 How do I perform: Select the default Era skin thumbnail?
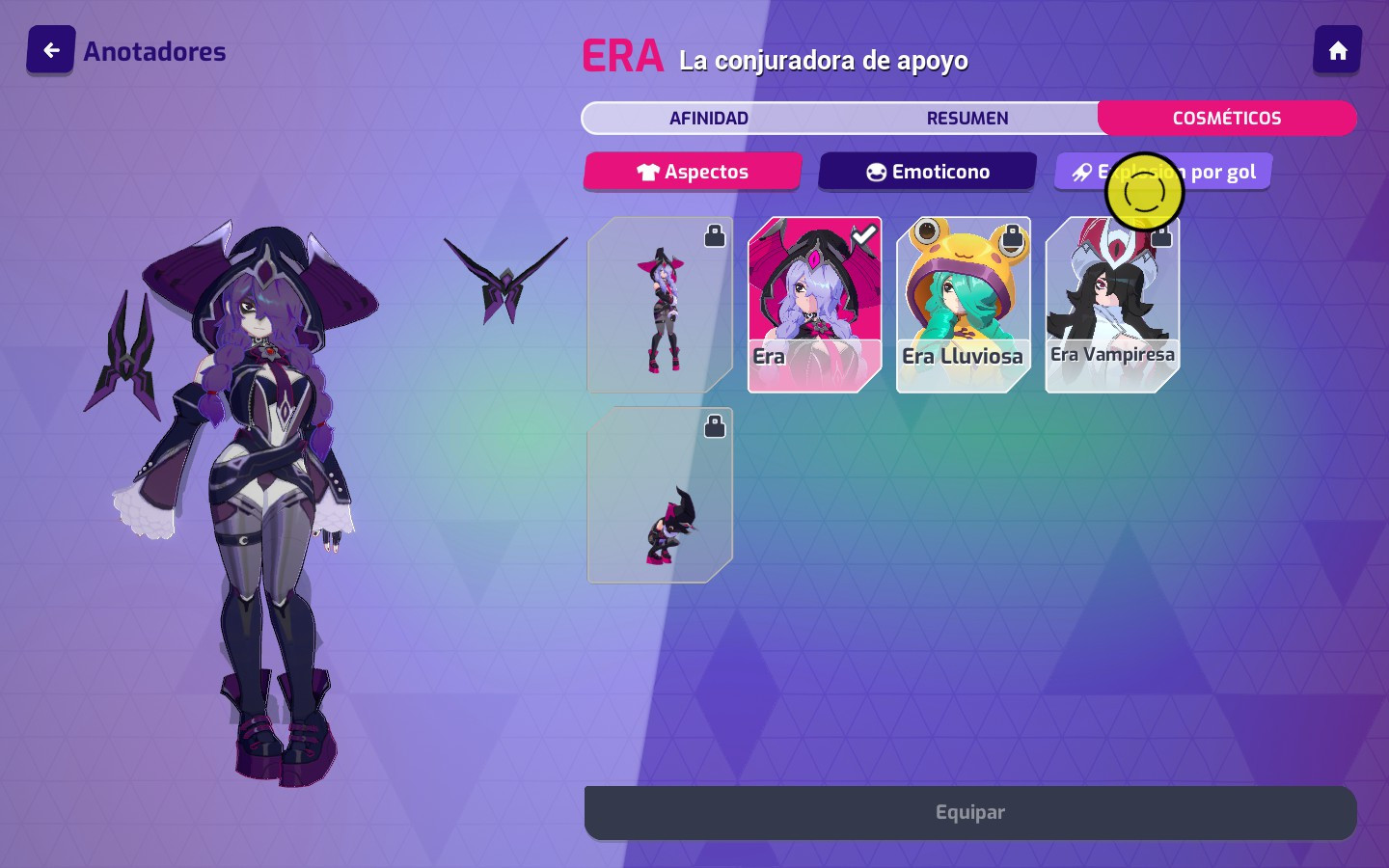pos(813,305)
